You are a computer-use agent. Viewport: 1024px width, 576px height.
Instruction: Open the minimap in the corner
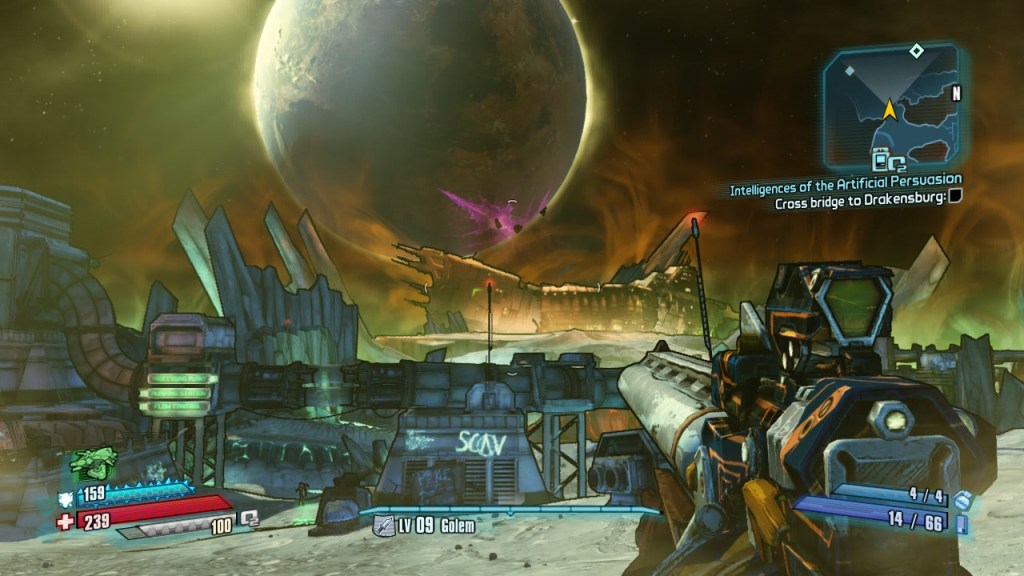[x=889, y=105]
